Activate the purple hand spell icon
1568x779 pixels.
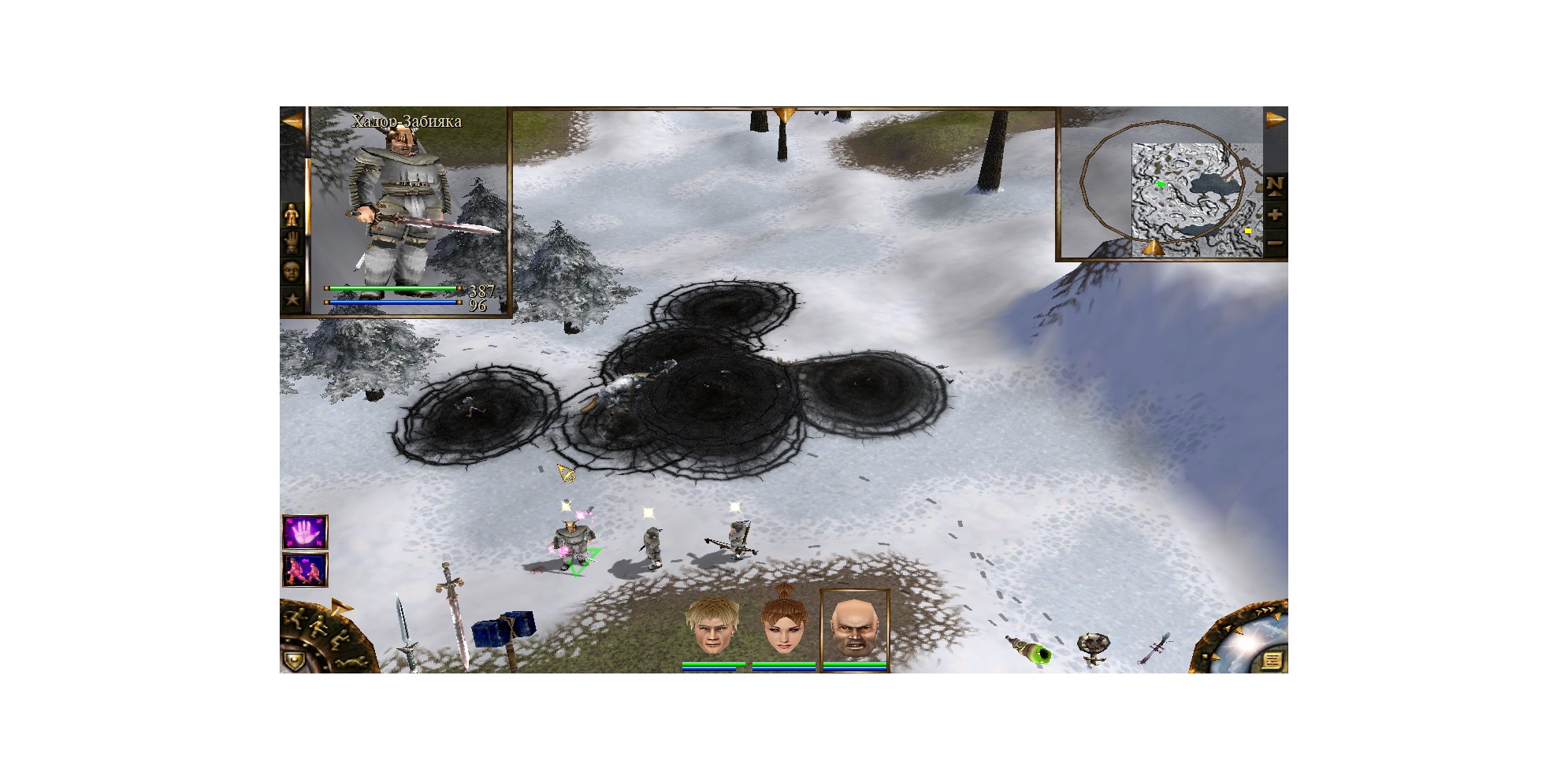[x=305, y=532]
